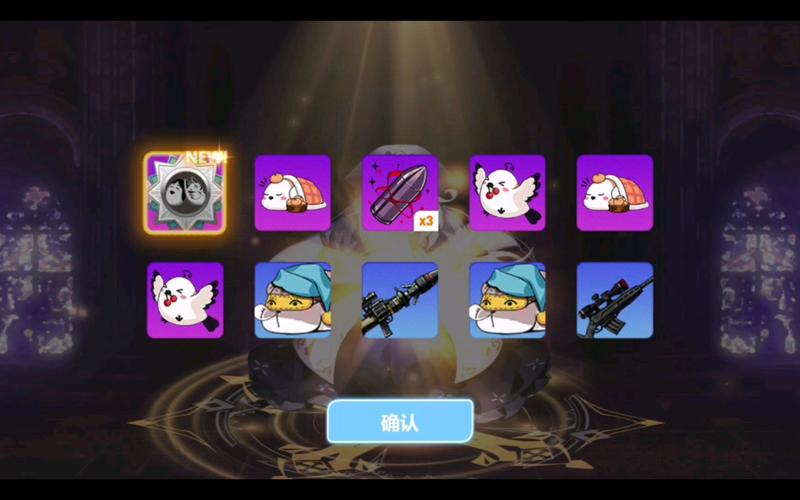Select the NEW silver medal reward
This screenshot has height=500, width=800.
tap(185, 193)
